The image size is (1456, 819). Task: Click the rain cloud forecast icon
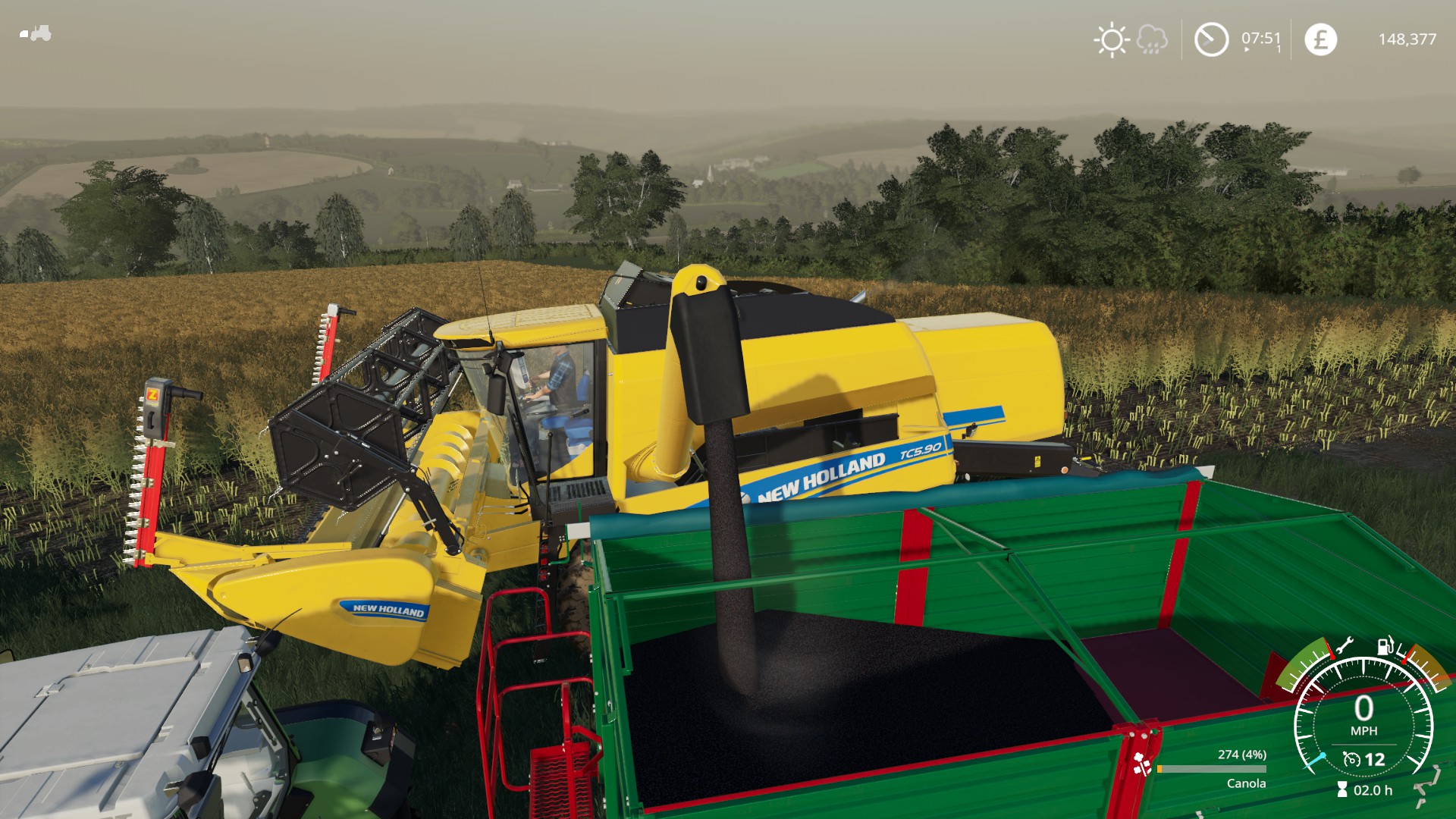point(1152,39)
